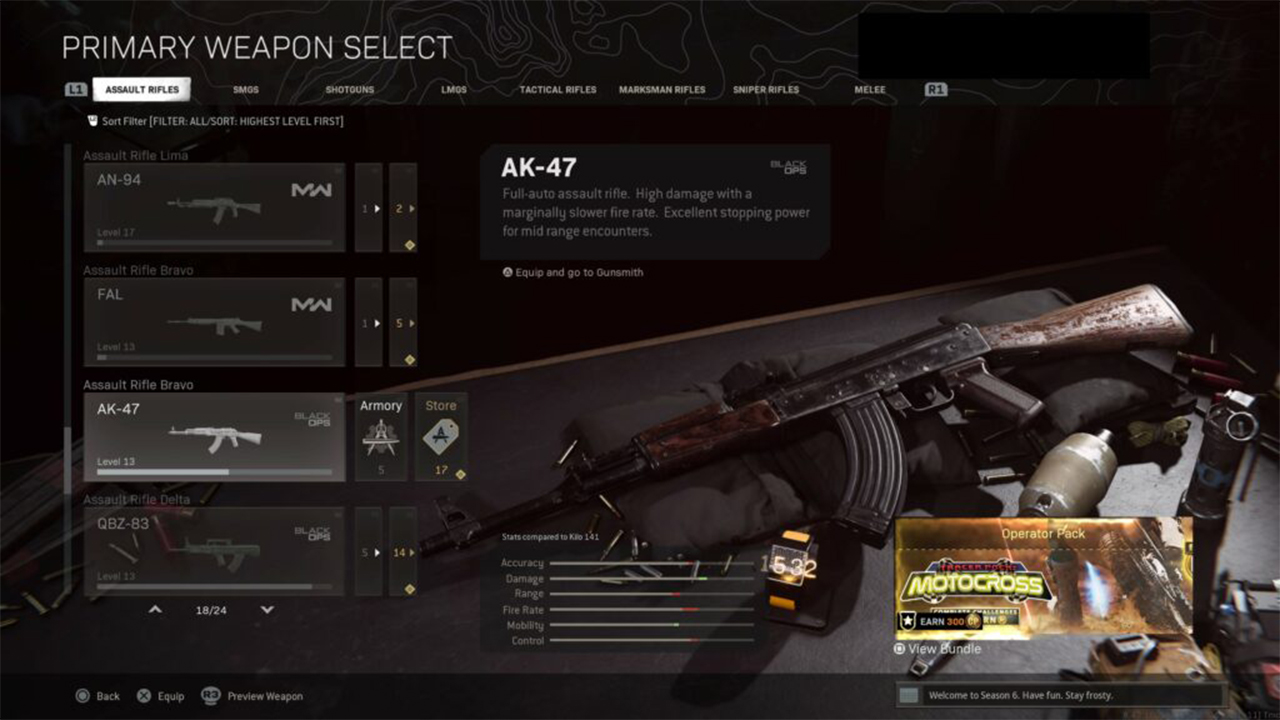
Task: Select the Assault Rifles tab
Action: point(142,90)
